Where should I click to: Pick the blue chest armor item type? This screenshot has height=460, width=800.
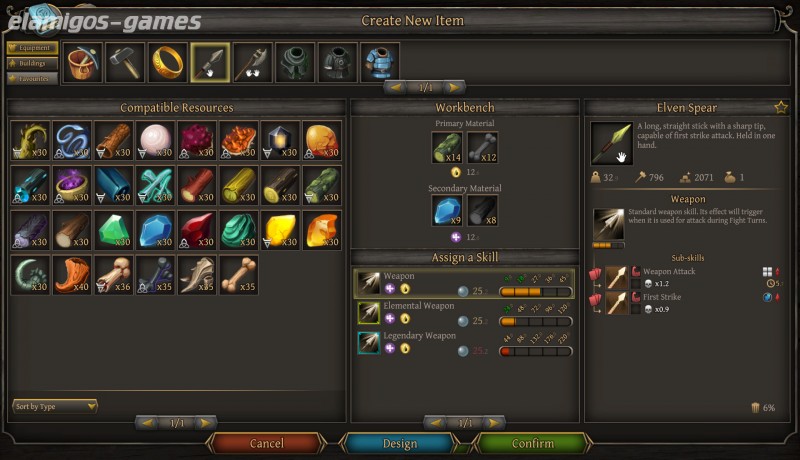[x=380, y=62]
